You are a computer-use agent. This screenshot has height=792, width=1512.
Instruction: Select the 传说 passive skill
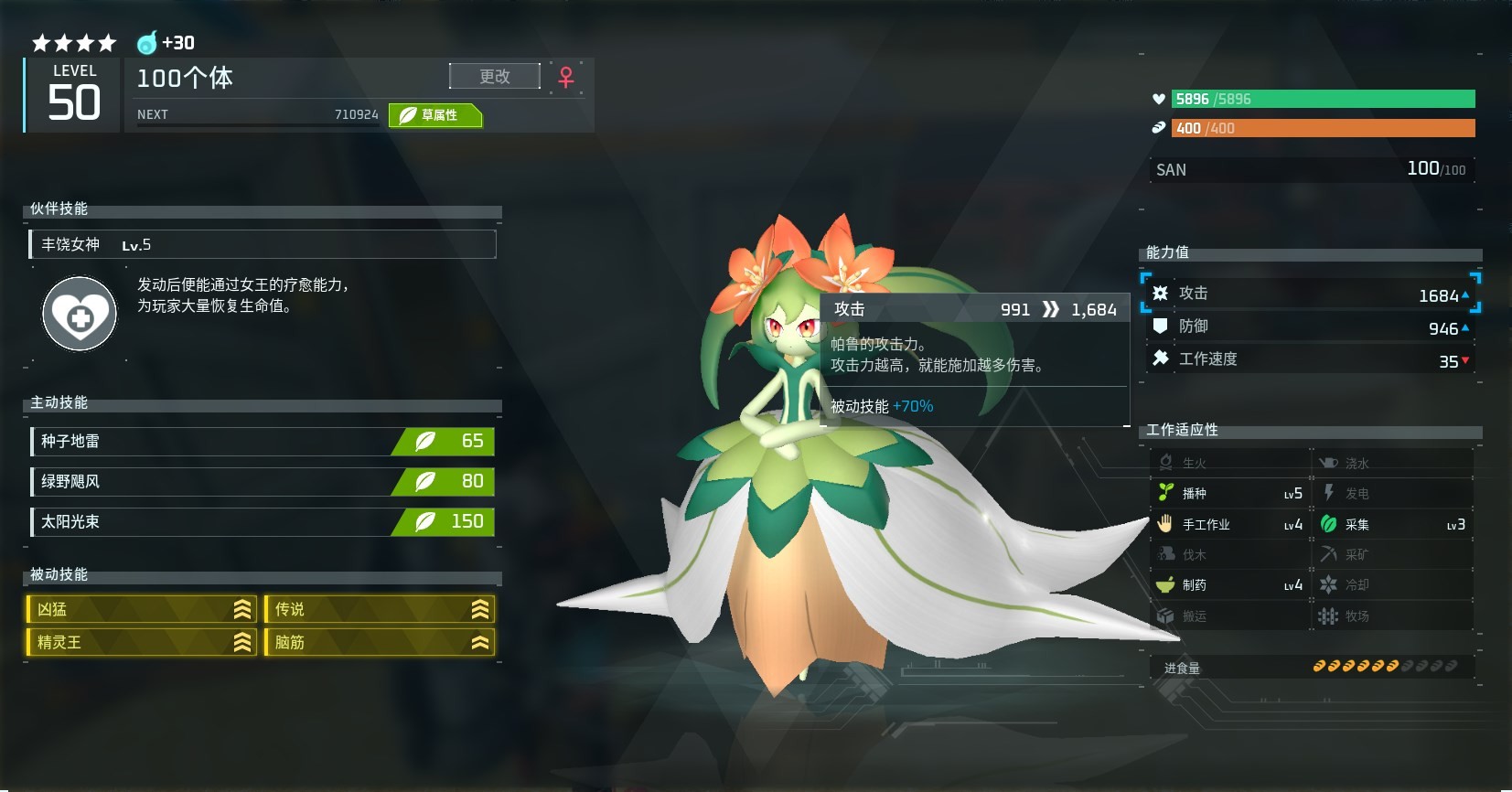(380, 609)
